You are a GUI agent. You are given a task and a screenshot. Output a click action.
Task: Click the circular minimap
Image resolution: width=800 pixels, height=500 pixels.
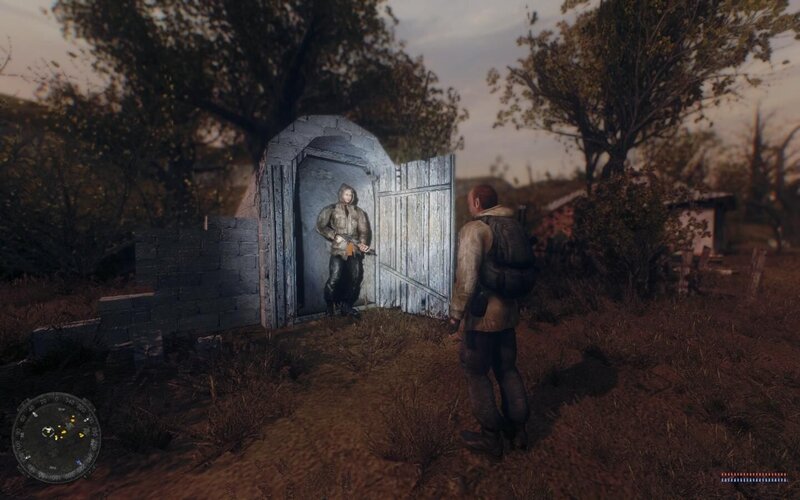pyautogui.click(x=56, y=437)
